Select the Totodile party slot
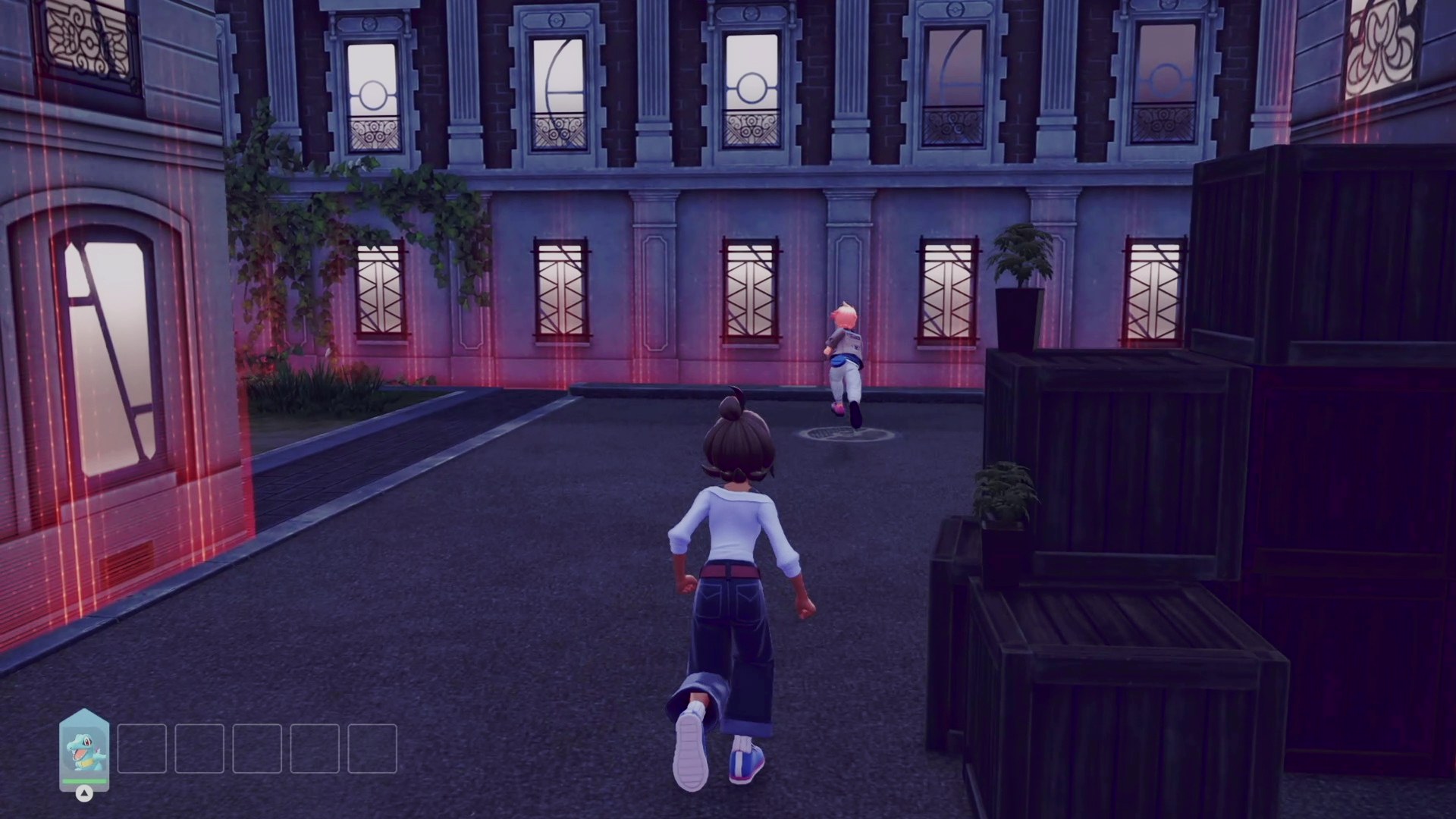The width and height of the screenshot is (1456, 819). click(84, 750)
